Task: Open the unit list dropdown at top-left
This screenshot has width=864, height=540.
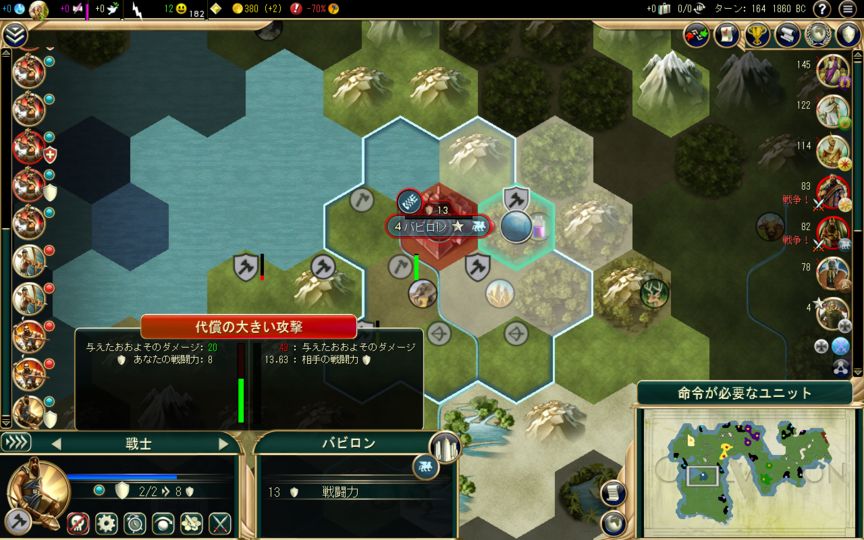Action: [15, 35]
